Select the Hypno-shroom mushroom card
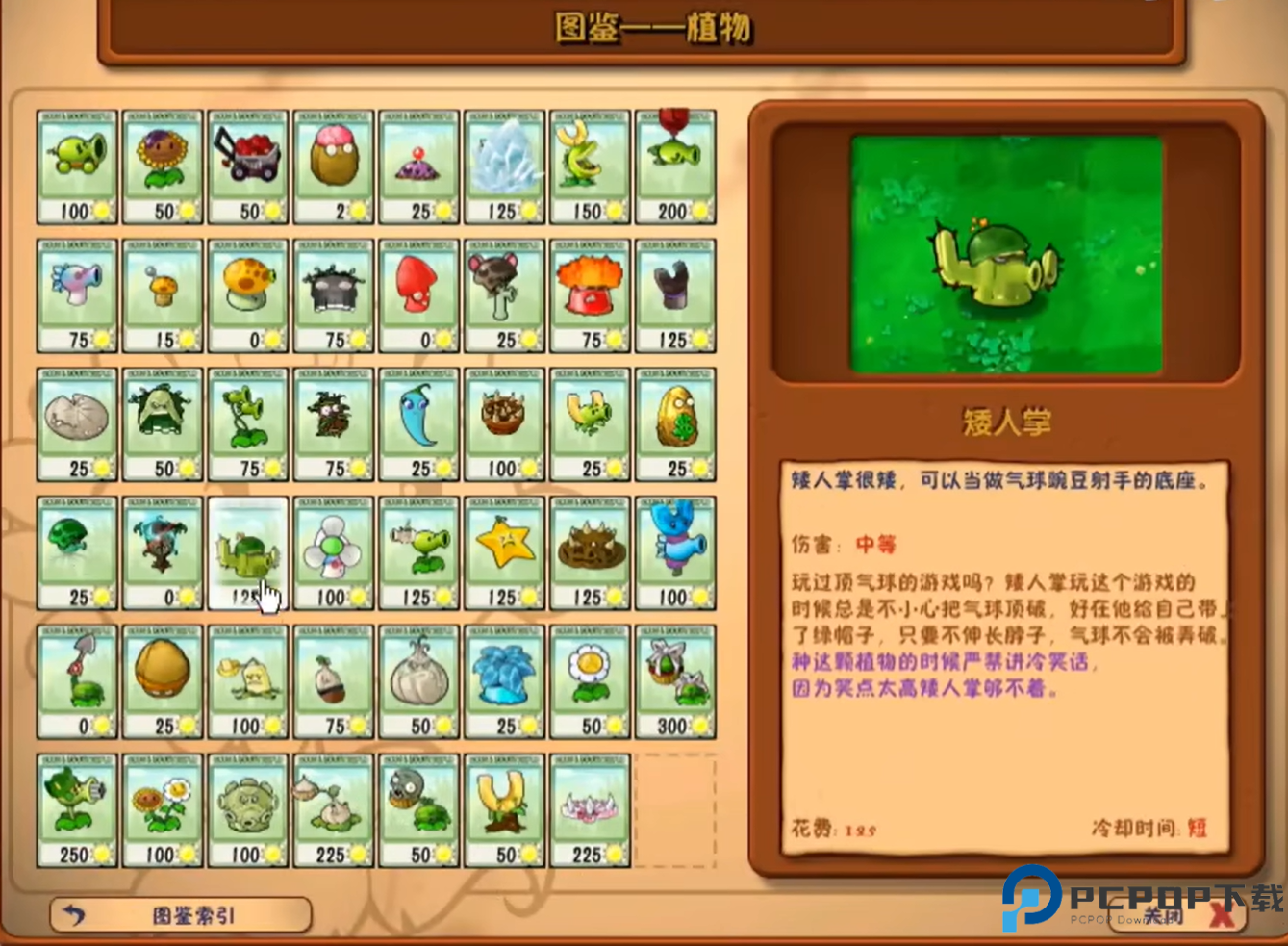Image resolution: width=1288 pixels, height=946 pixels. [418, 294]
